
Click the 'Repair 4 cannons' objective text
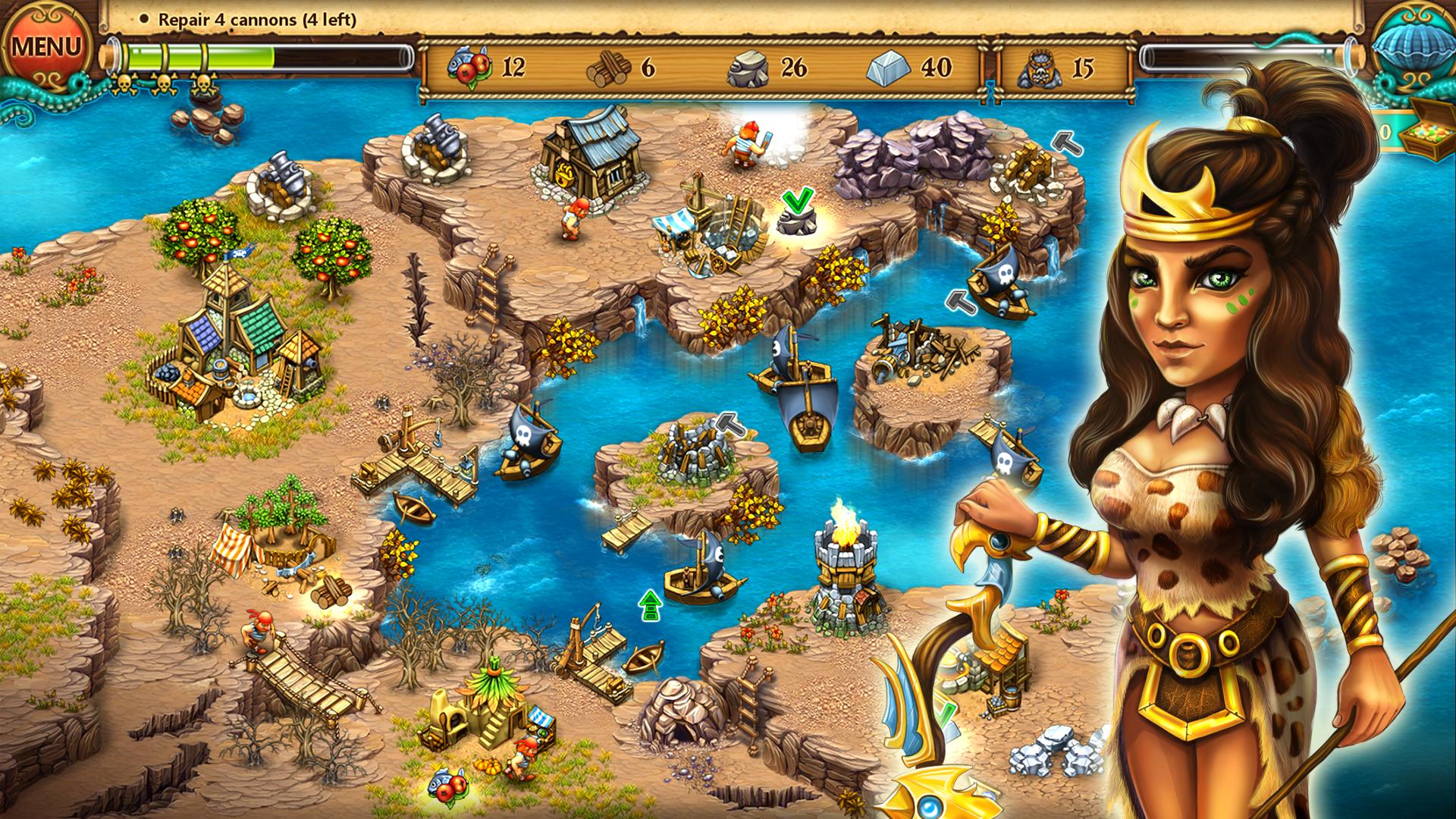point(256,22)
